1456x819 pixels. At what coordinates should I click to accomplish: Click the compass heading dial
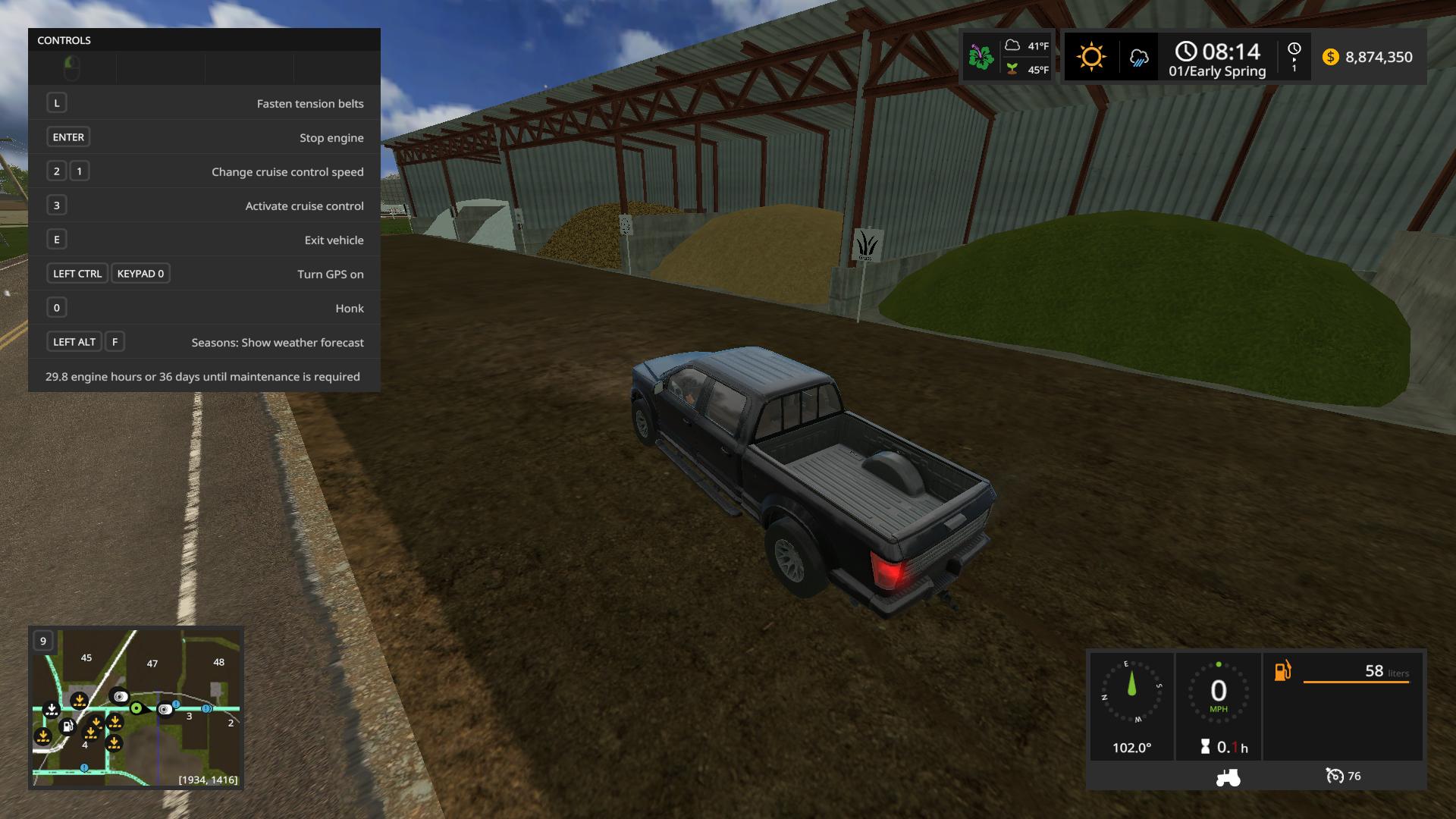(x=1131, y=691)
